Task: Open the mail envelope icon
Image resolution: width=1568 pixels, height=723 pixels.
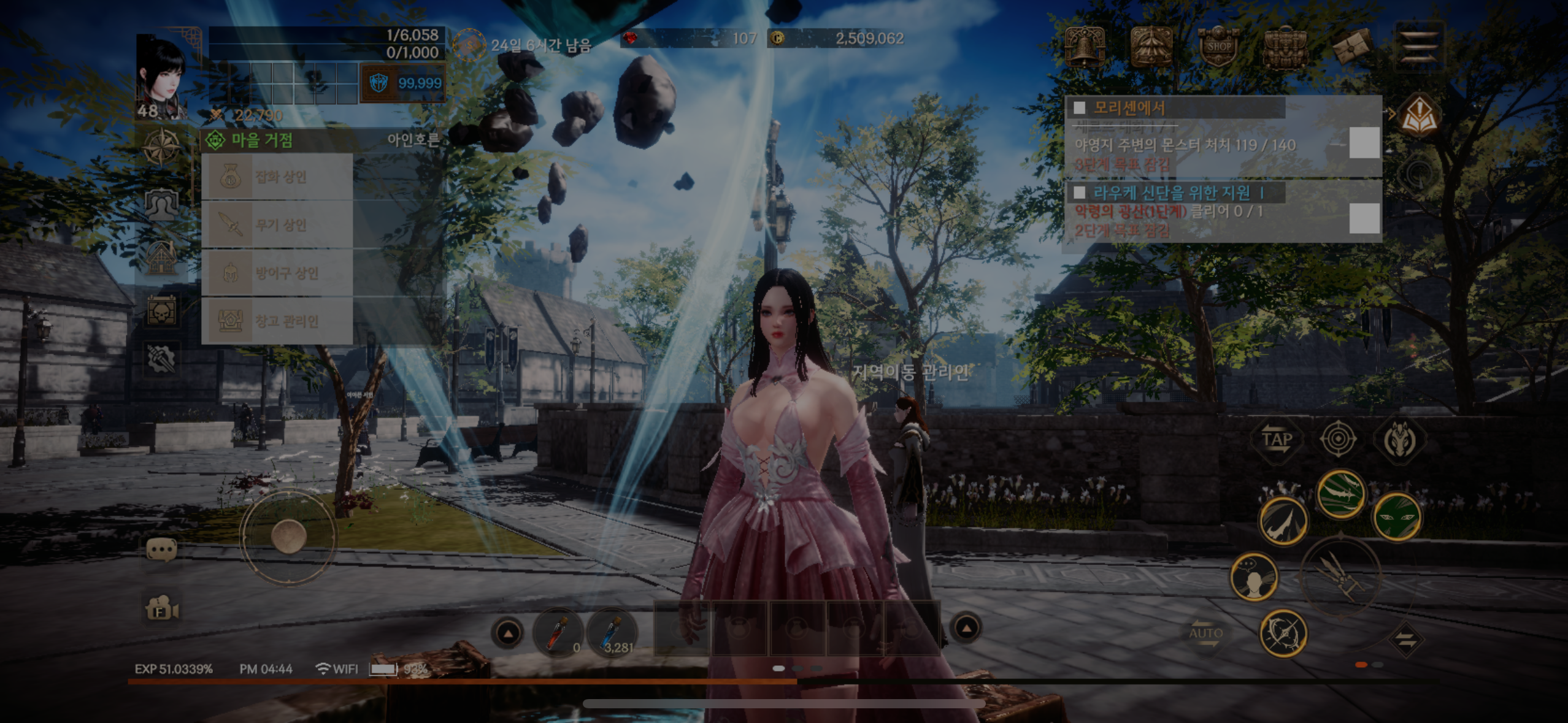Action: (x=1352, y=47)
